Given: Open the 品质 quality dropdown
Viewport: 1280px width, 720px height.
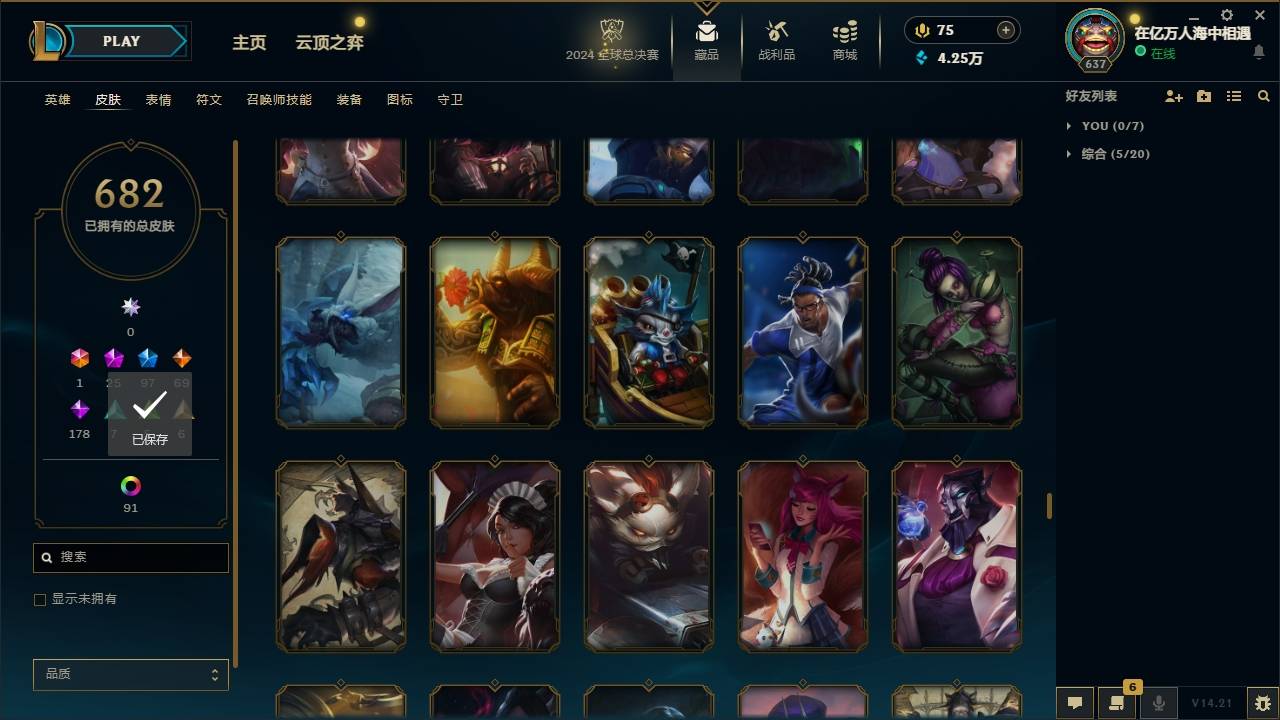Looking at the screenshot, I should (130, 674).
